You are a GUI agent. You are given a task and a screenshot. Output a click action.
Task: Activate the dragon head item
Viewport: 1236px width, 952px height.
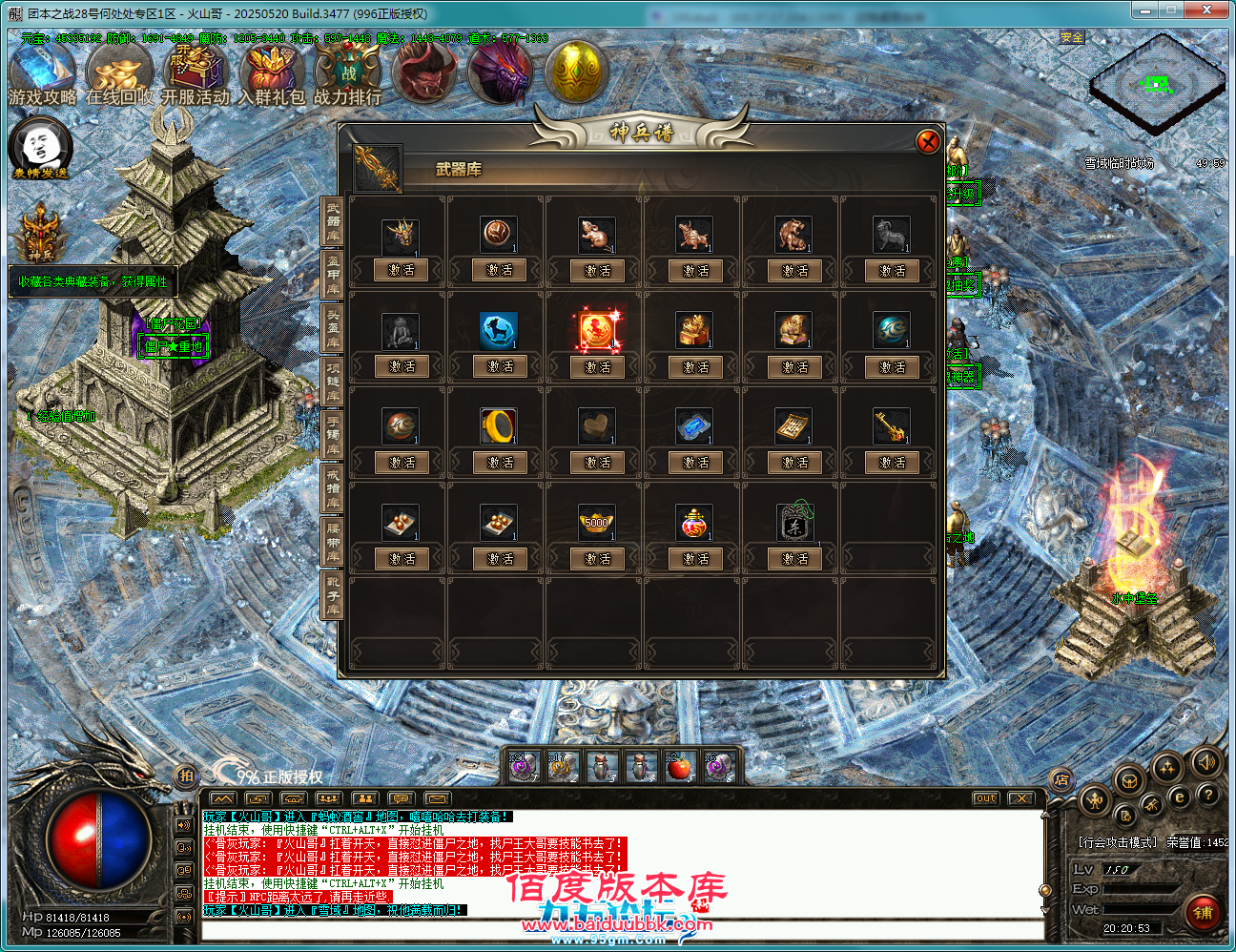[401, 271]
